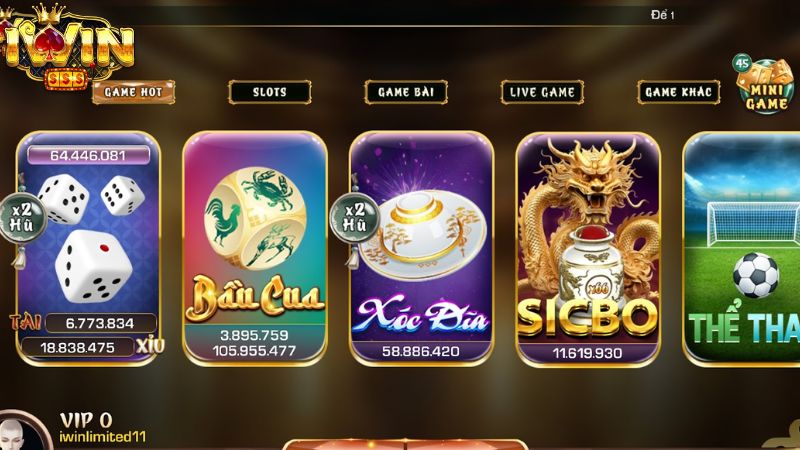Choose the Game Khác tab
Screen dimensions: 800x450
(x=678, y=92)
